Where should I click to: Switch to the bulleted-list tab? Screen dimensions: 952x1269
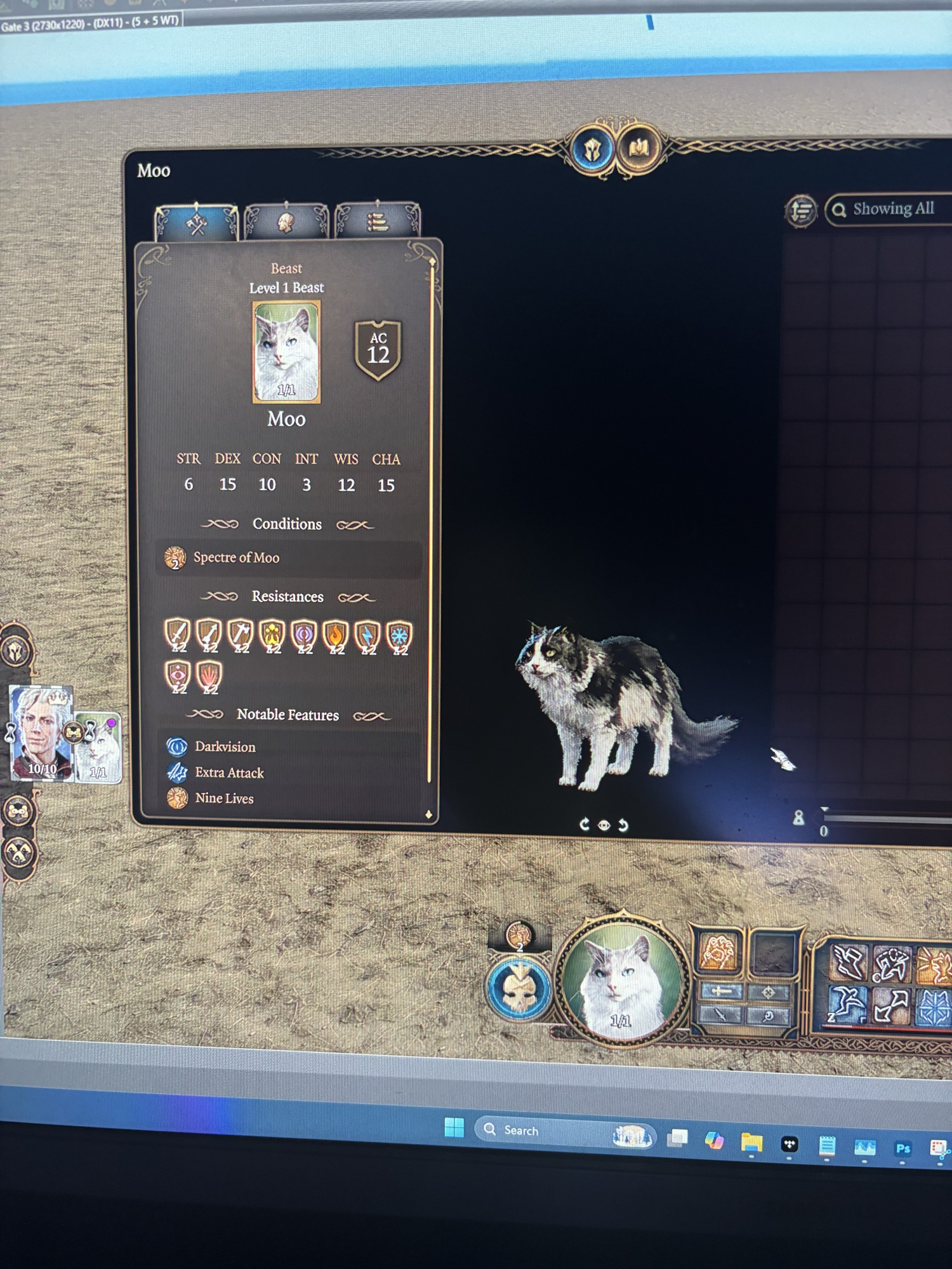(x=377, y=222)
